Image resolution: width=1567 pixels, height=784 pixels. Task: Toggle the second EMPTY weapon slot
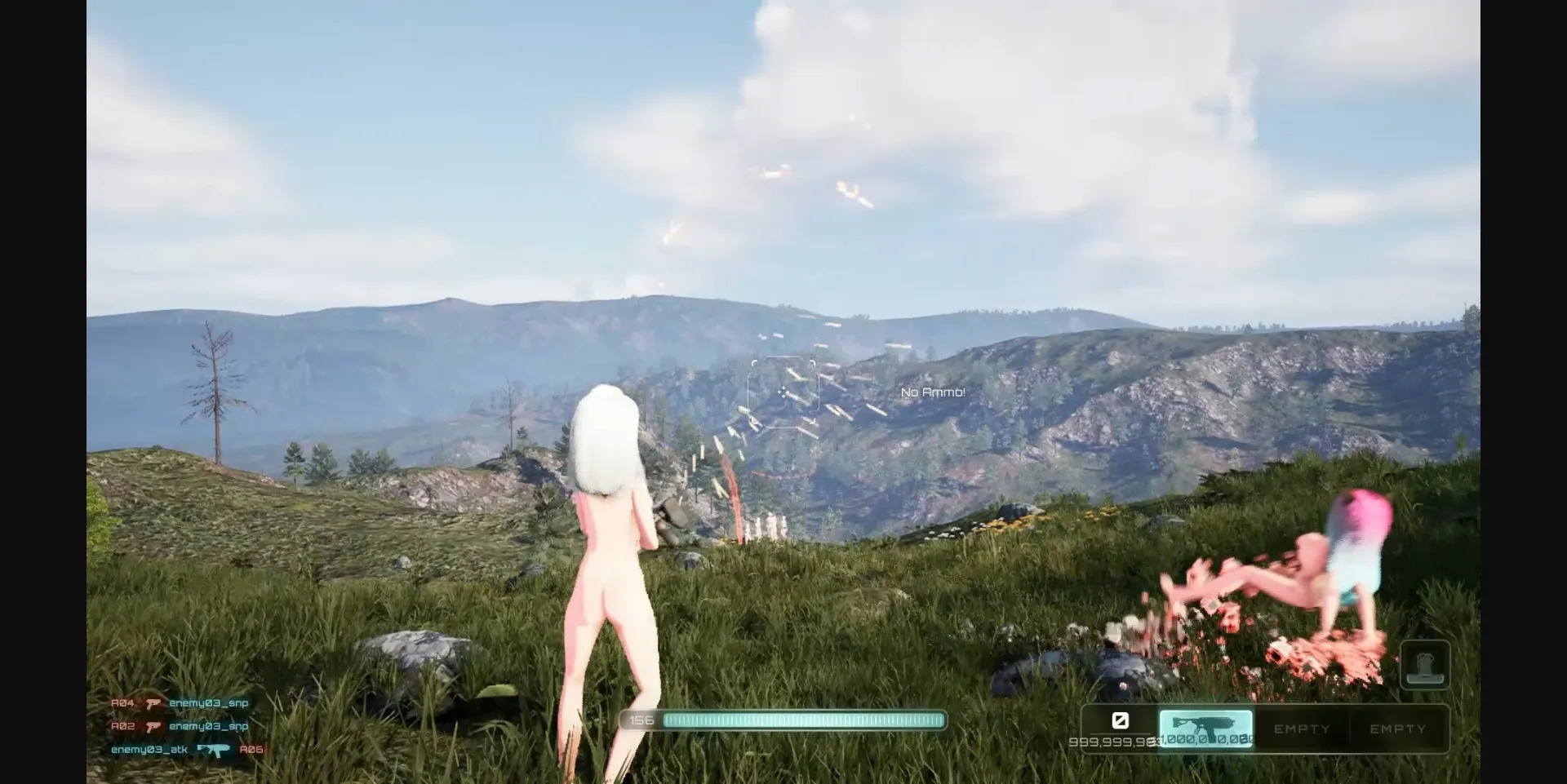(1398, 729)
